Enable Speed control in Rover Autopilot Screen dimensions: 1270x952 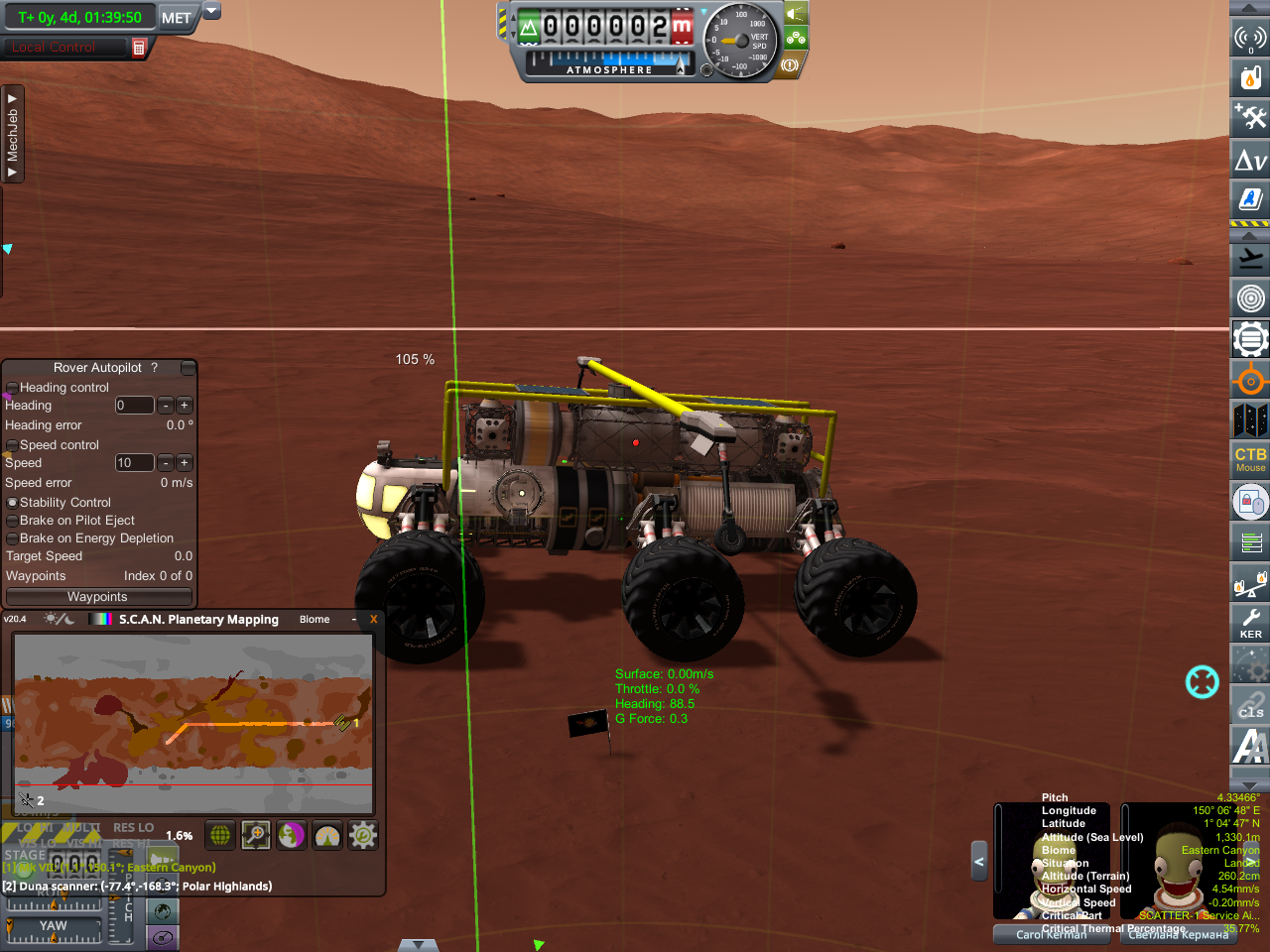pyautogui.click(x=12, y=445)
